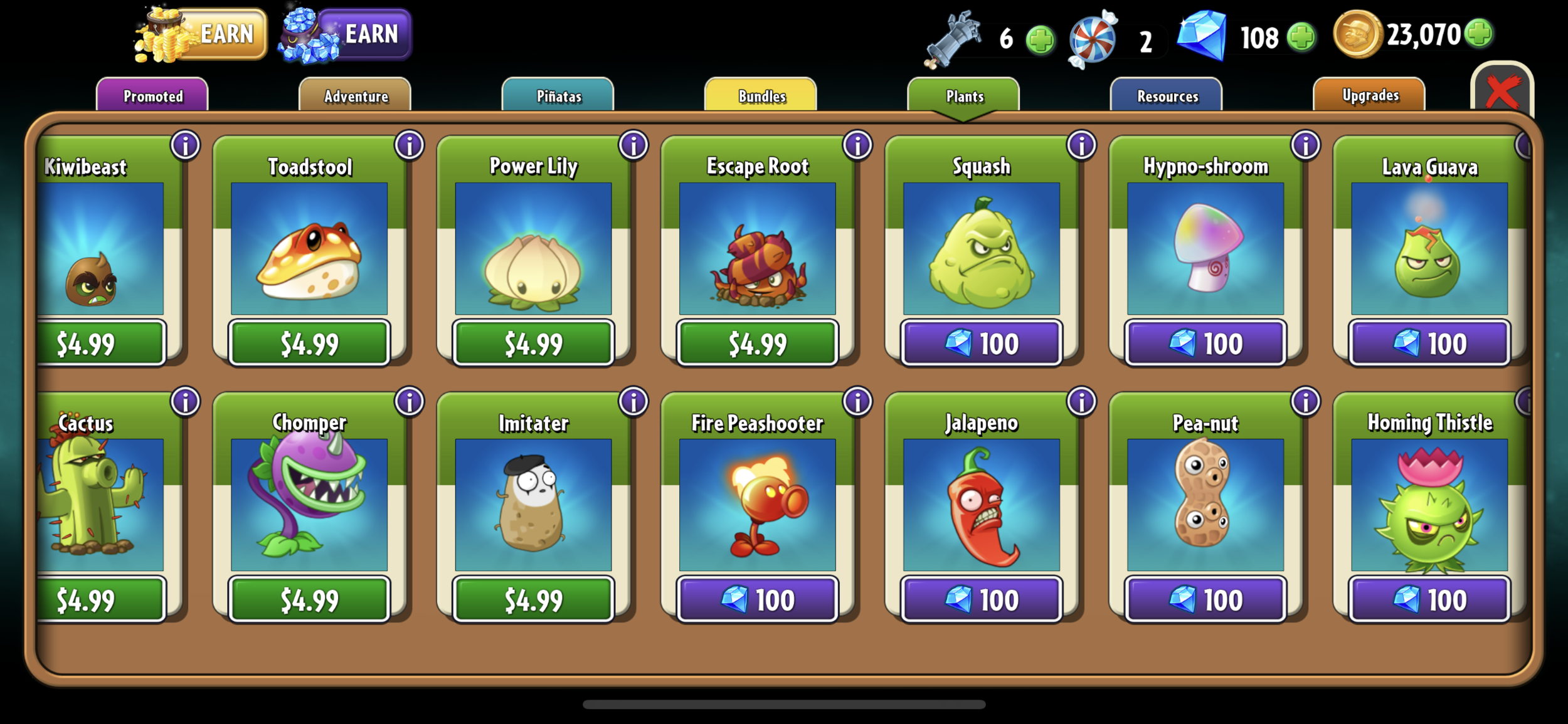Switch to the Promoted tab
The height and width of the screenshot is (724, 1568).
click(152, 96)
